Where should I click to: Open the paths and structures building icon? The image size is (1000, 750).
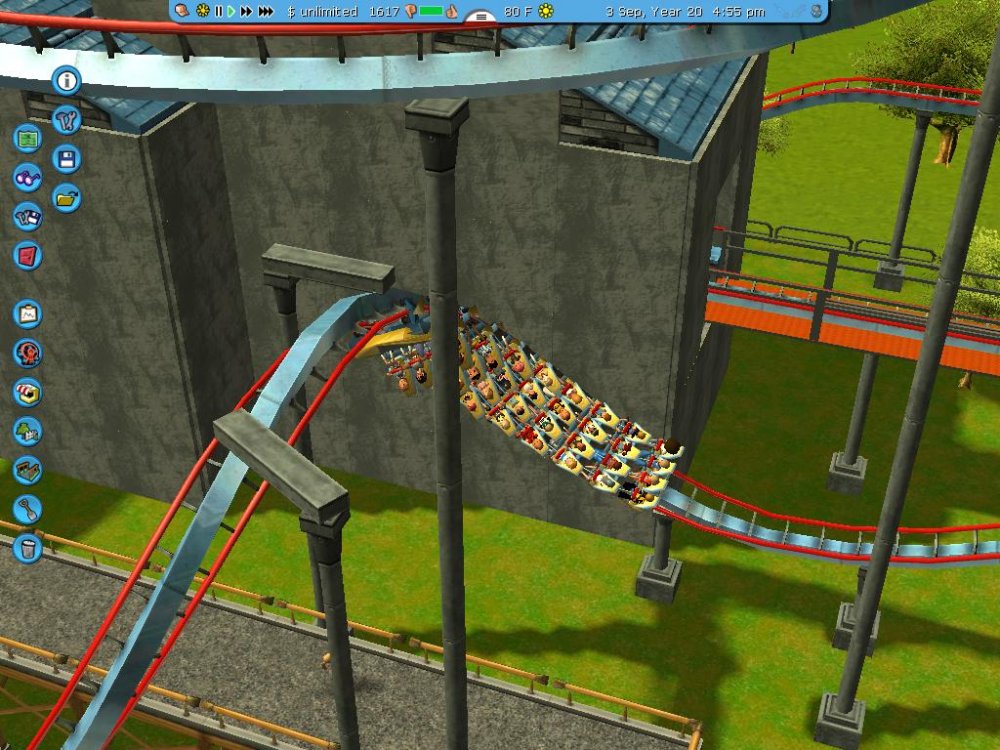pyautogui.click(x=28, y=470)
